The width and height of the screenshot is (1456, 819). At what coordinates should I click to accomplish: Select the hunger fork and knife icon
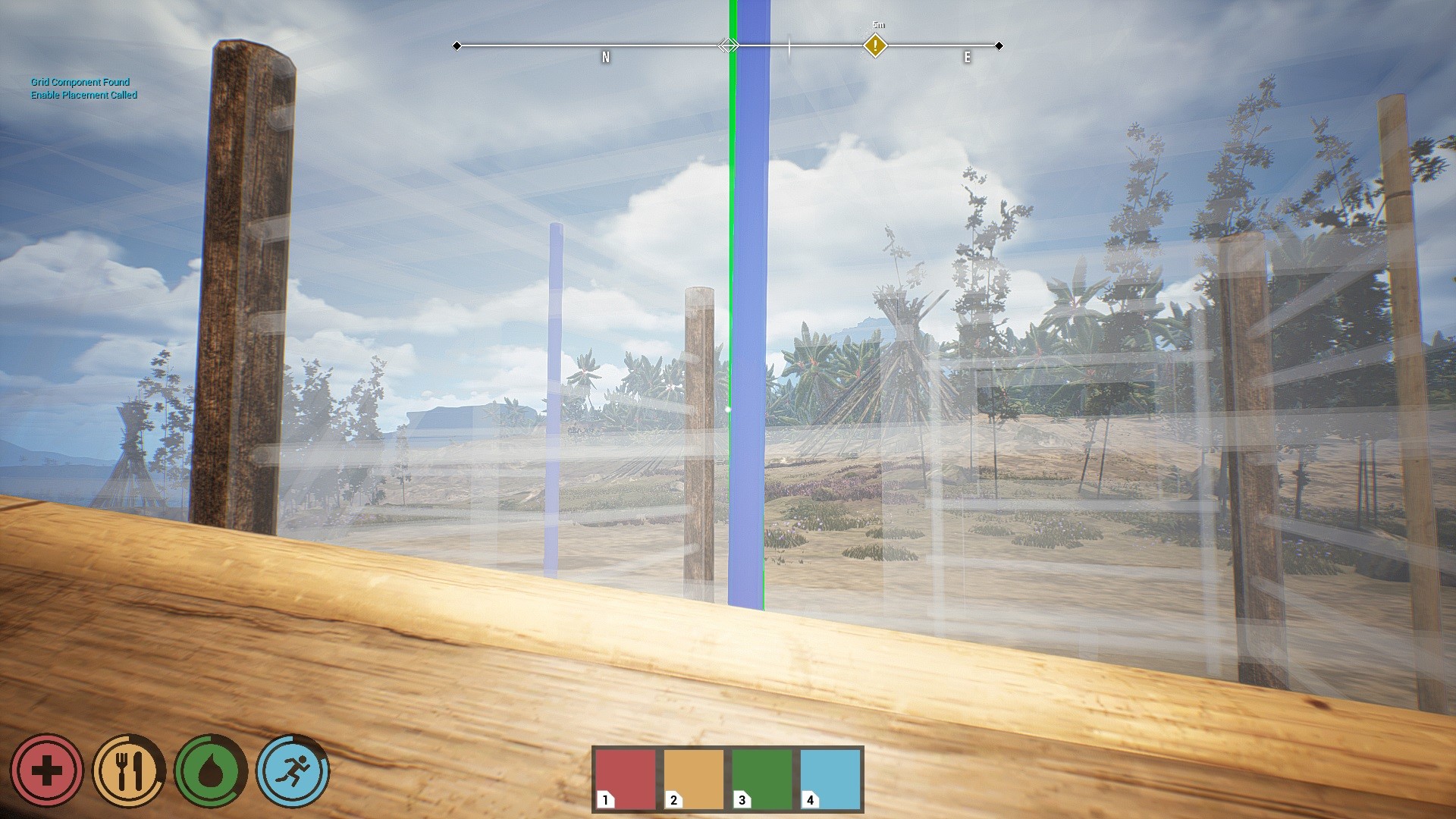pyautogui.click(x=129, y=770)
